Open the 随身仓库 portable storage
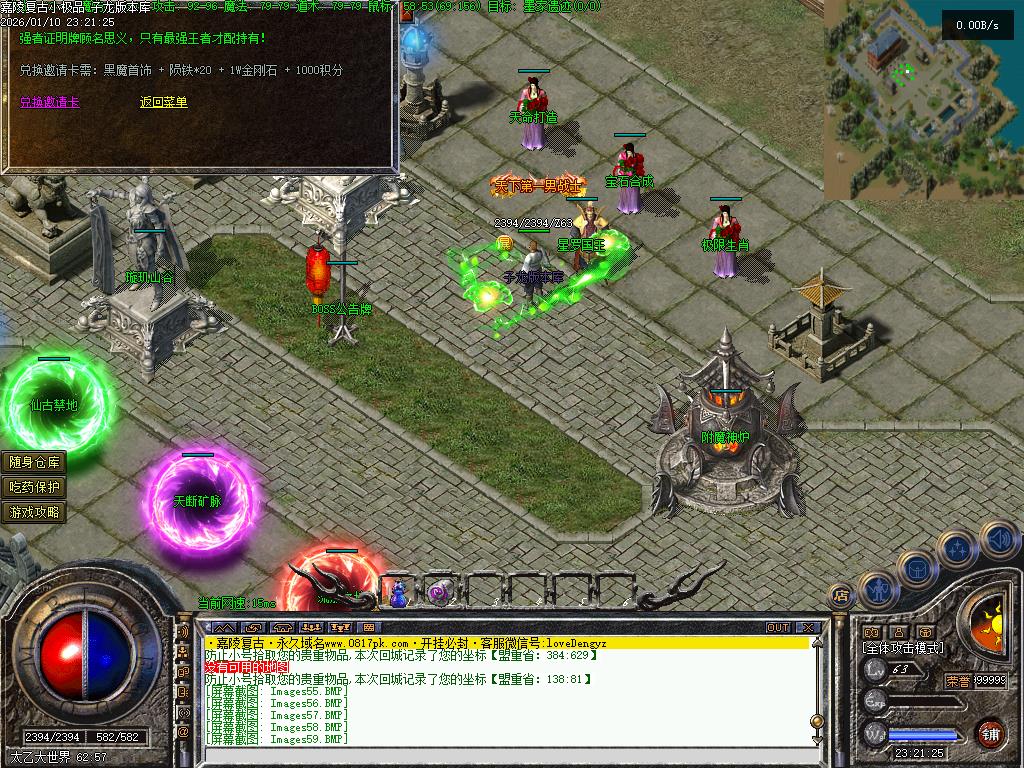Viewport: 1024px width, 768px height. coord(35,462)
